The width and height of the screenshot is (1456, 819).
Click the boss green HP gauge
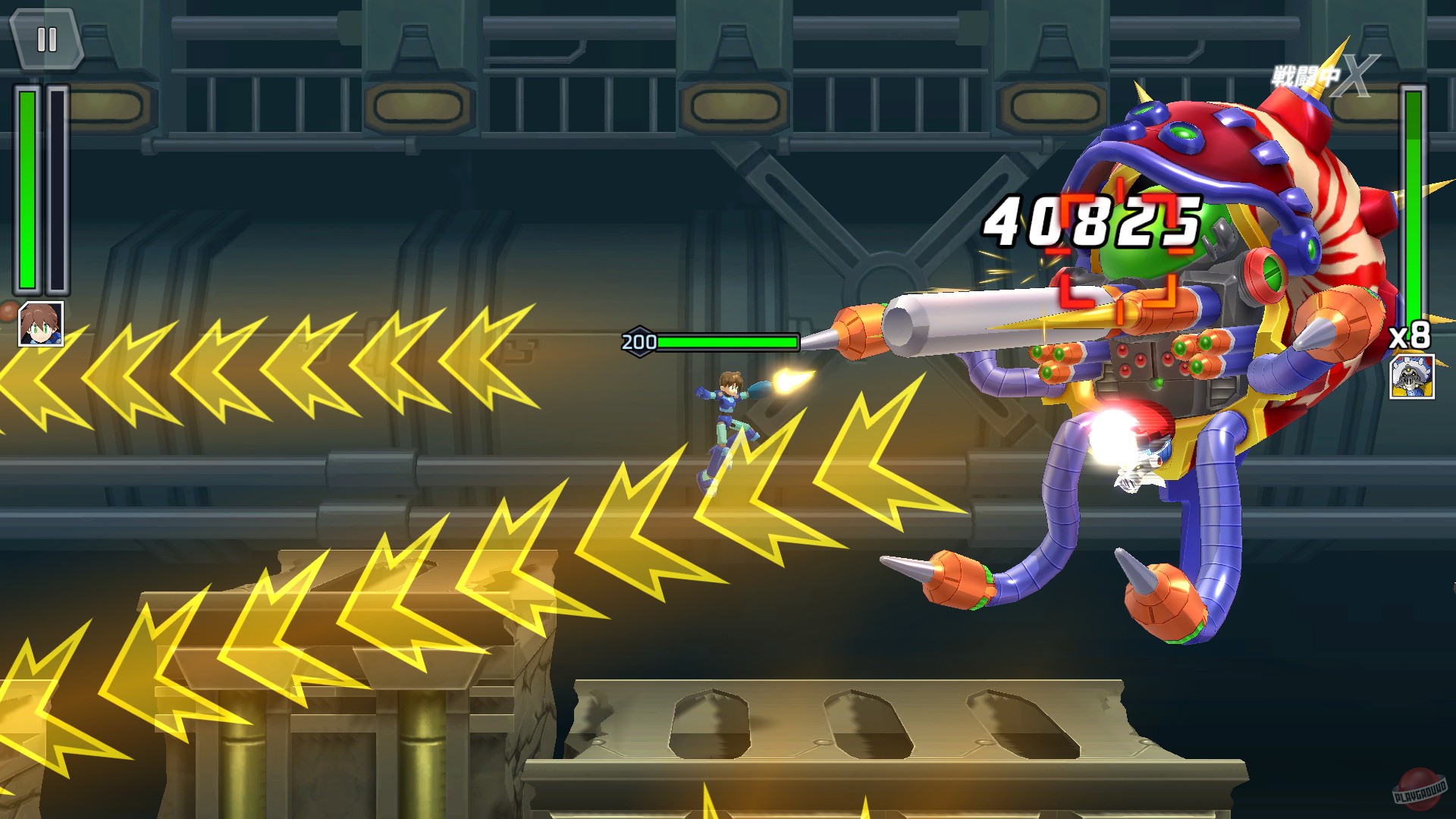pos(728,342)
